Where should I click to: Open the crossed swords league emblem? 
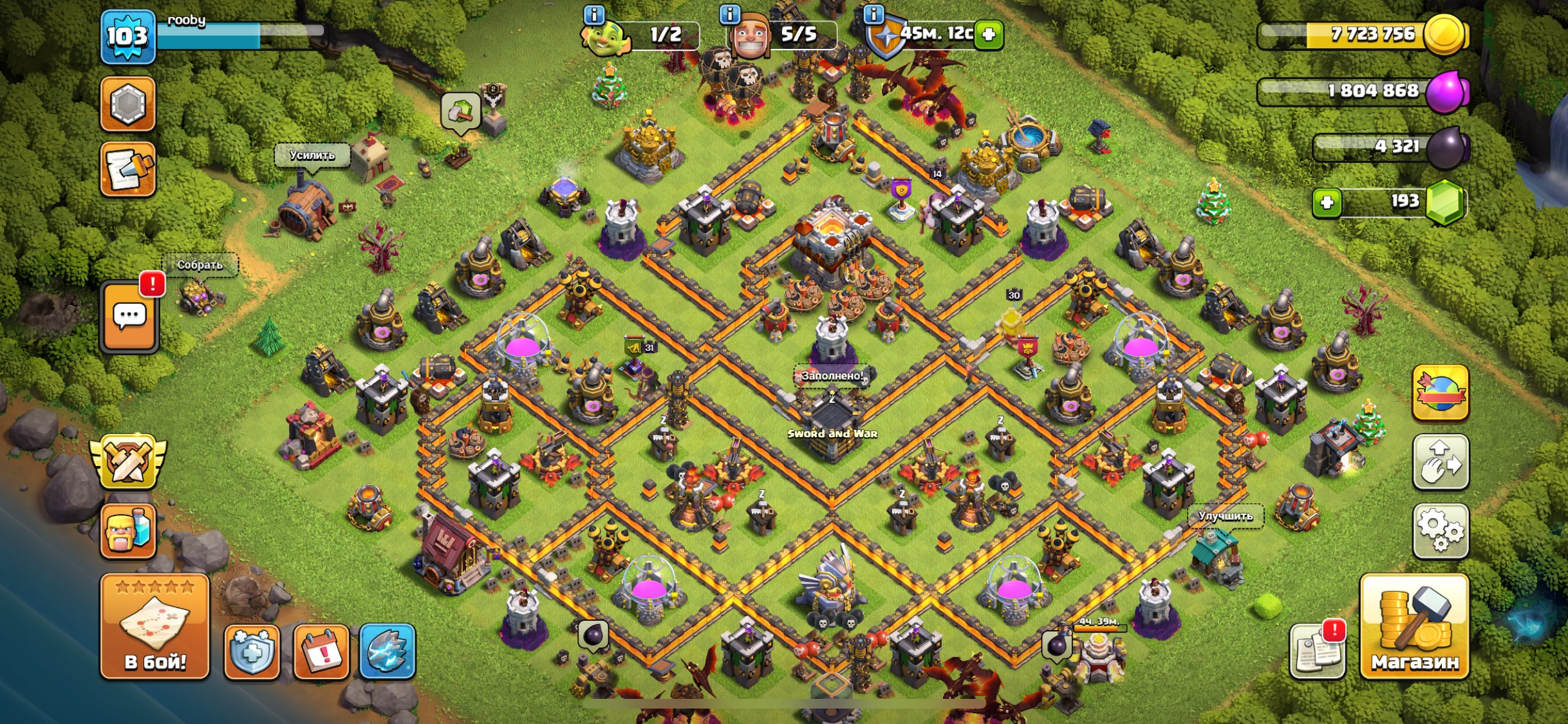coord(128,461)
